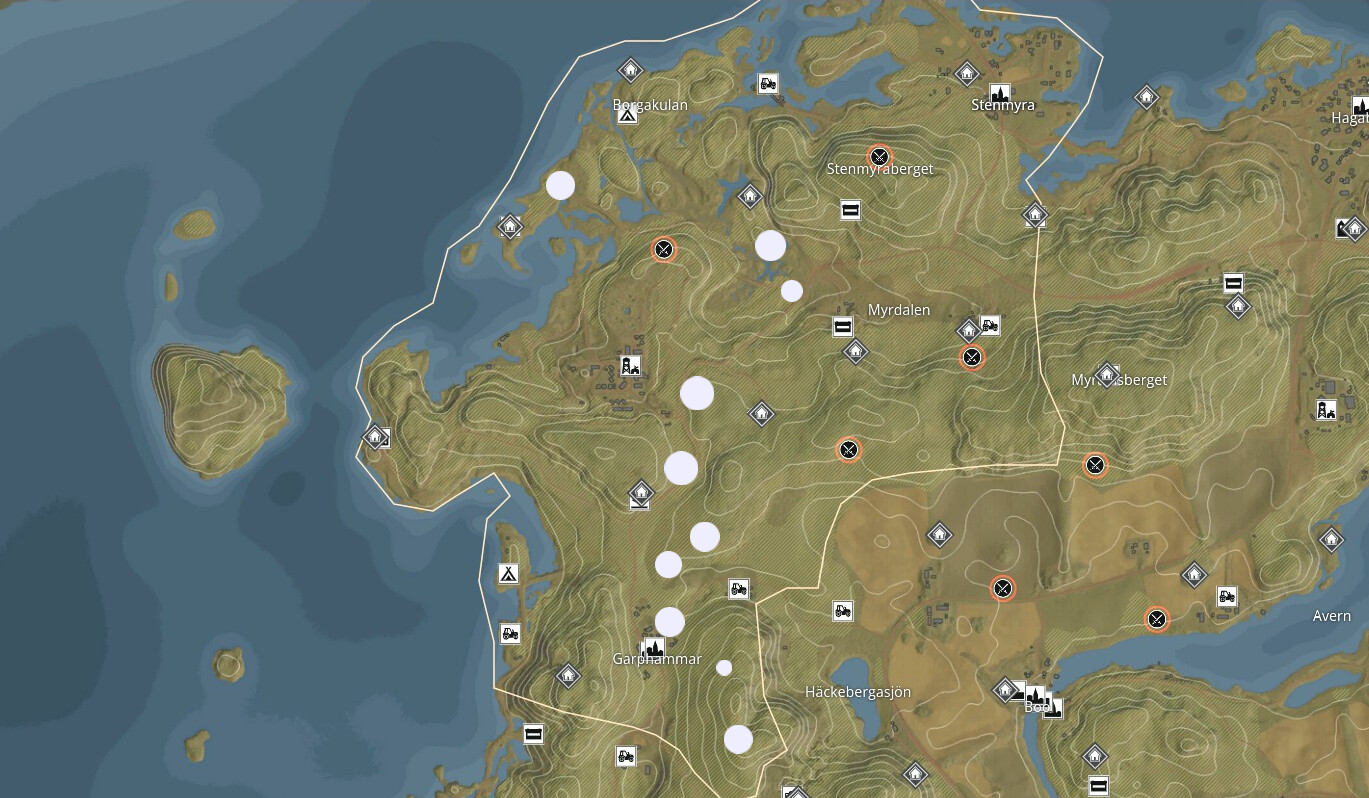Click the bed rest icon south of Stenmyraberget
This screenshot has width=1369, height=798.
[849, 210]
